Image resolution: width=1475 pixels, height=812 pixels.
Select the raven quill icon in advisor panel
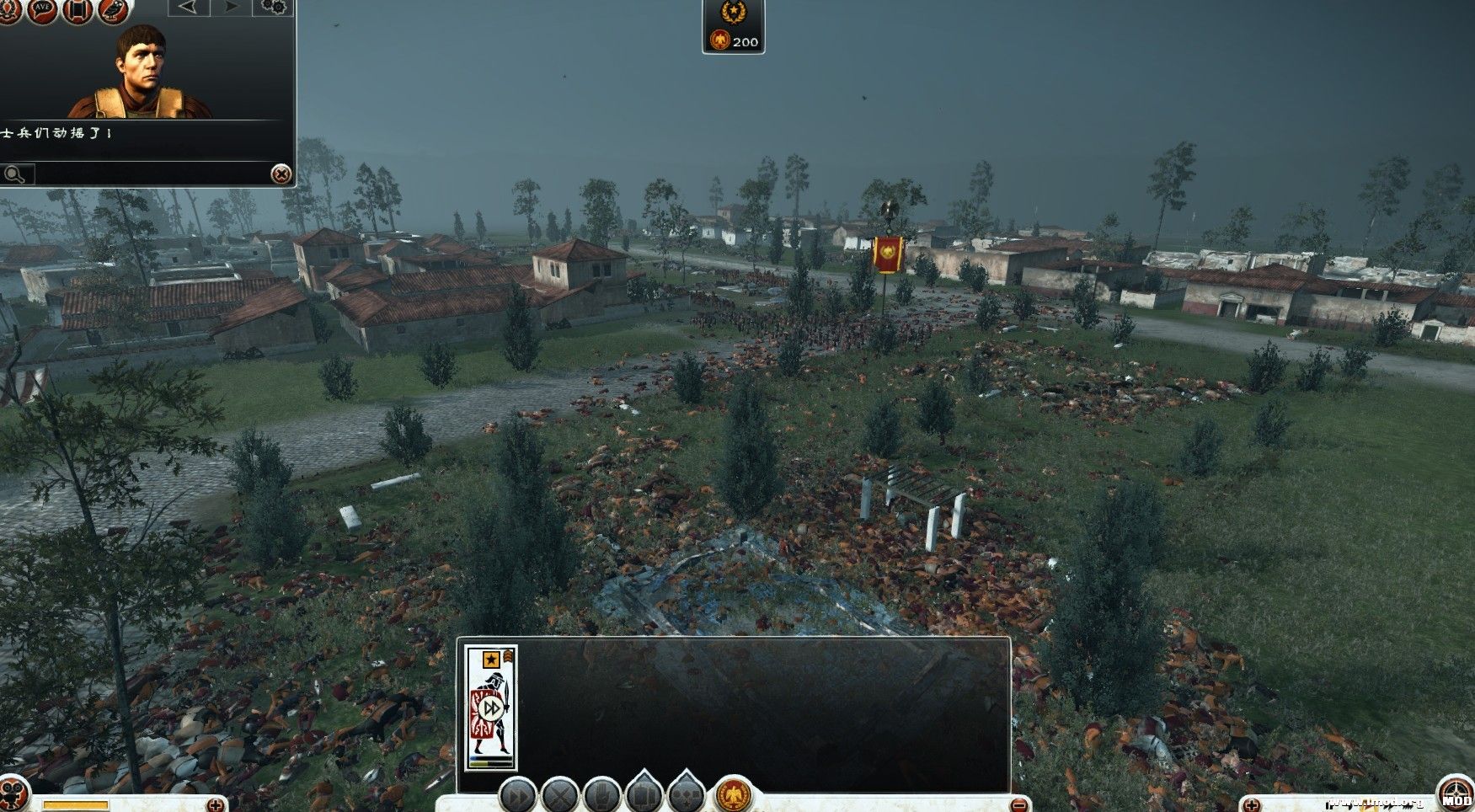click(x=110, y=11)
